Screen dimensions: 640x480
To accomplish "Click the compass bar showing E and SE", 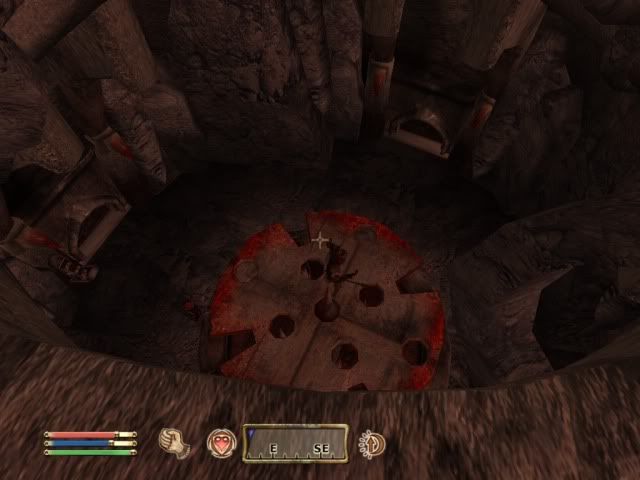I will click(x=295, y=443).
